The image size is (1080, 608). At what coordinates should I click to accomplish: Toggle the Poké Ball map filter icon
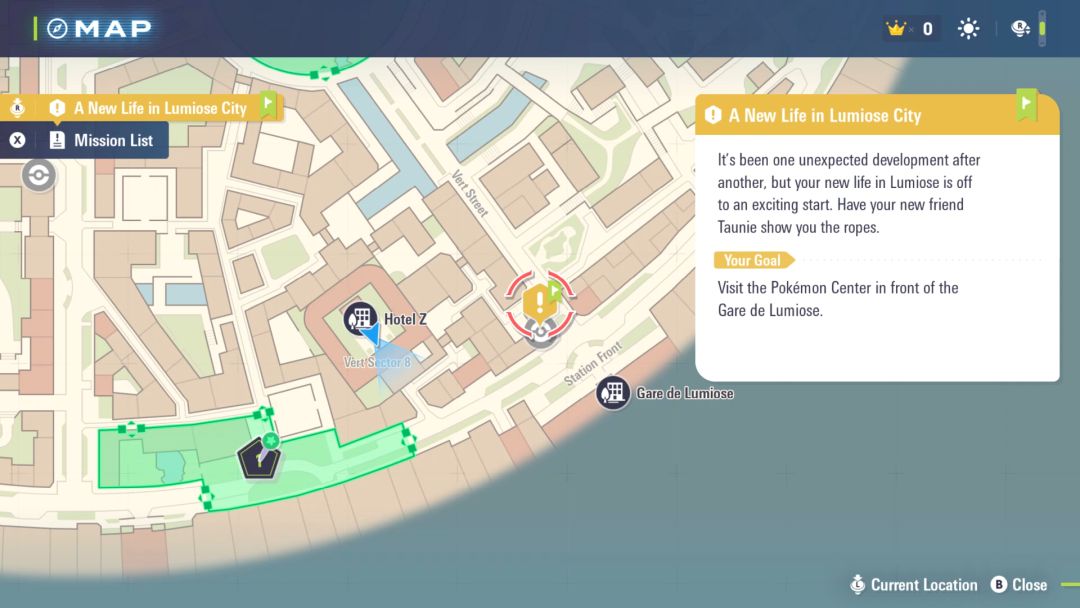click(39, 175)
